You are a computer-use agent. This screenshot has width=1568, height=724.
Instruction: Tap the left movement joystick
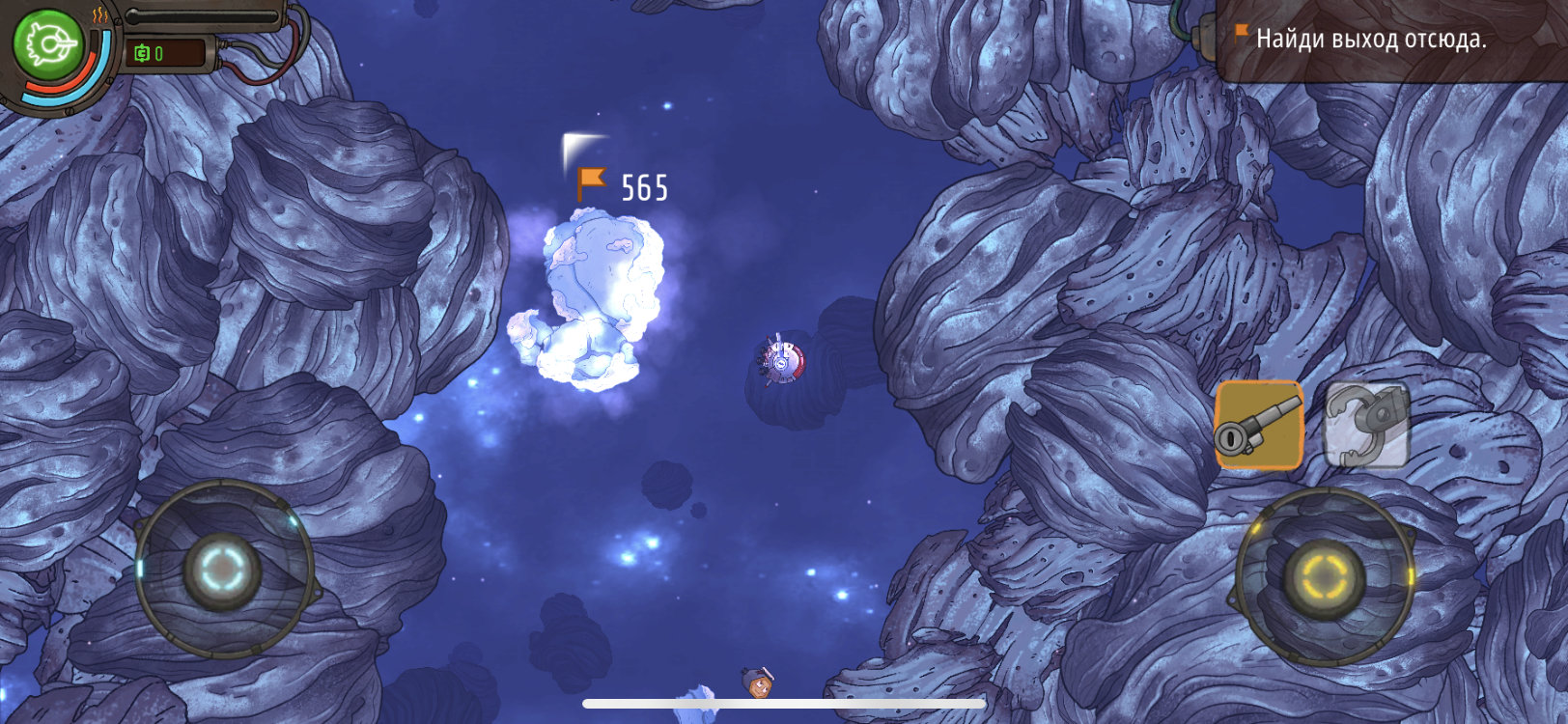point(224,570)
